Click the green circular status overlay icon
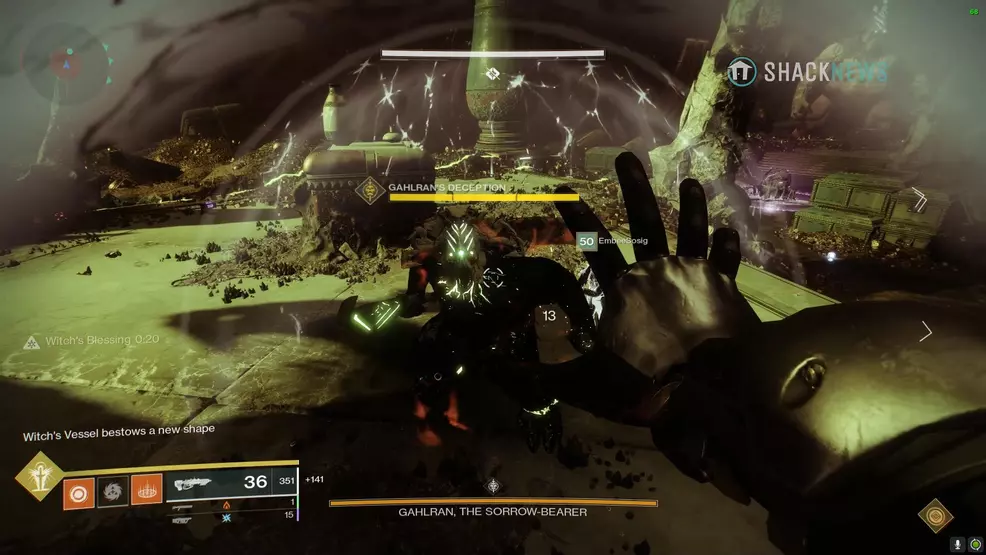Viewport: 986px width, 555px height. point(974,544)
